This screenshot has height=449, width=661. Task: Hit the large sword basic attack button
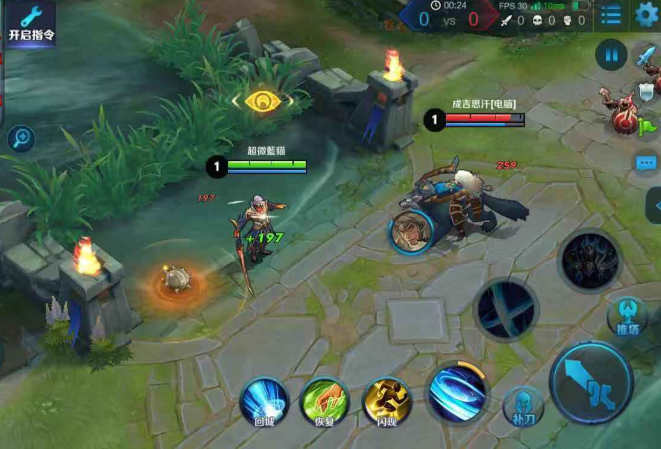591,383
